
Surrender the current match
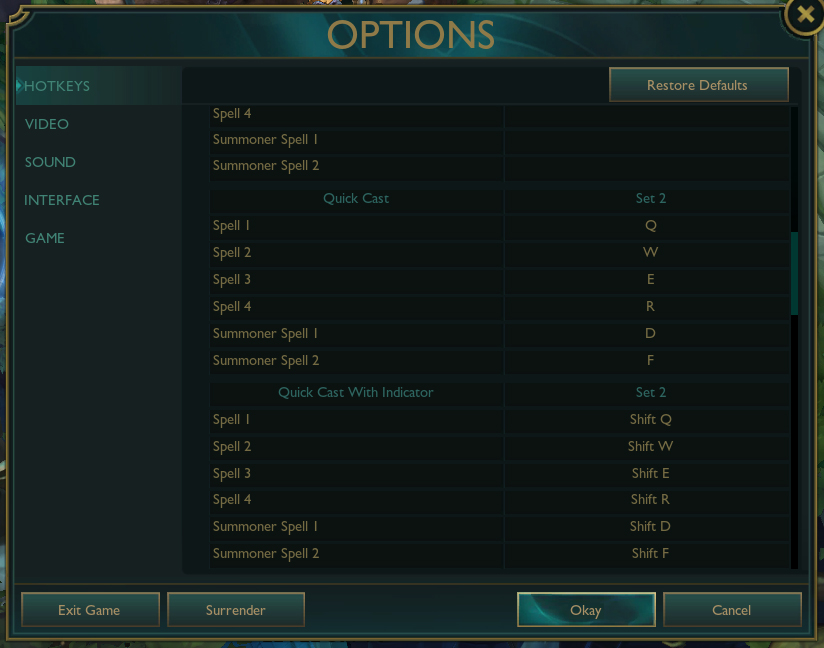click(235, 610)
